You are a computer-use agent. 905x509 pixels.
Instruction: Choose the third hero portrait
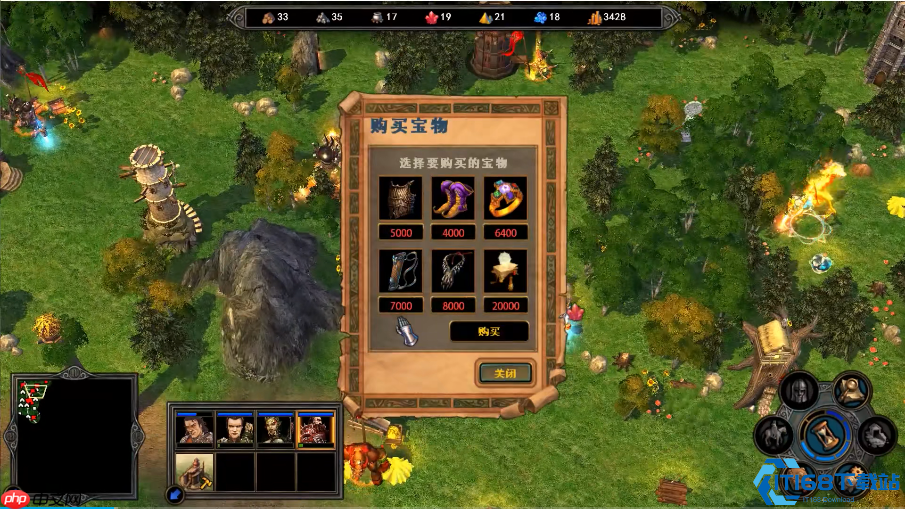(x=275, y=429)
